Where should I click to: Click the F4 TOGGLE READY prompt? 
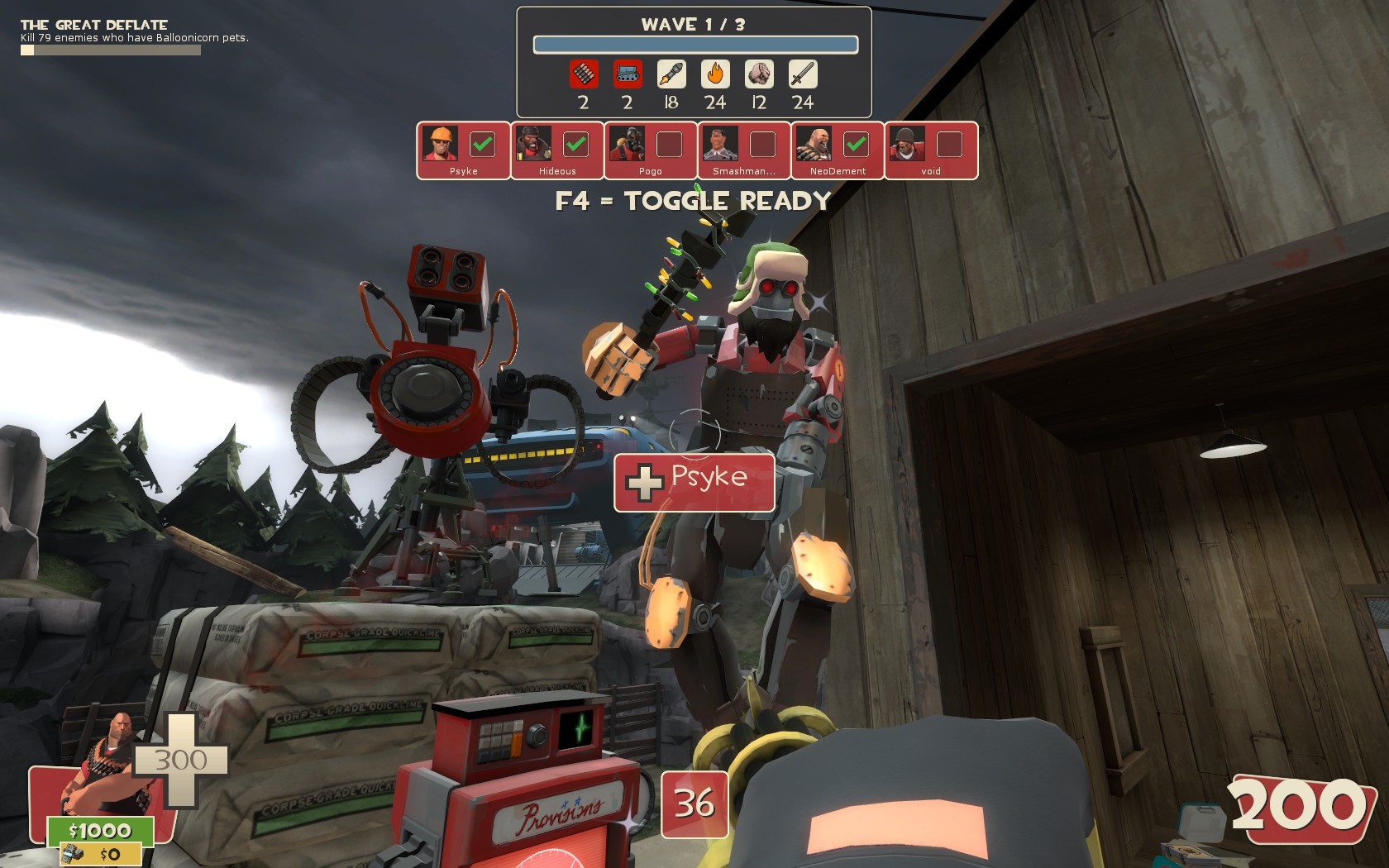tap(693, 199)
